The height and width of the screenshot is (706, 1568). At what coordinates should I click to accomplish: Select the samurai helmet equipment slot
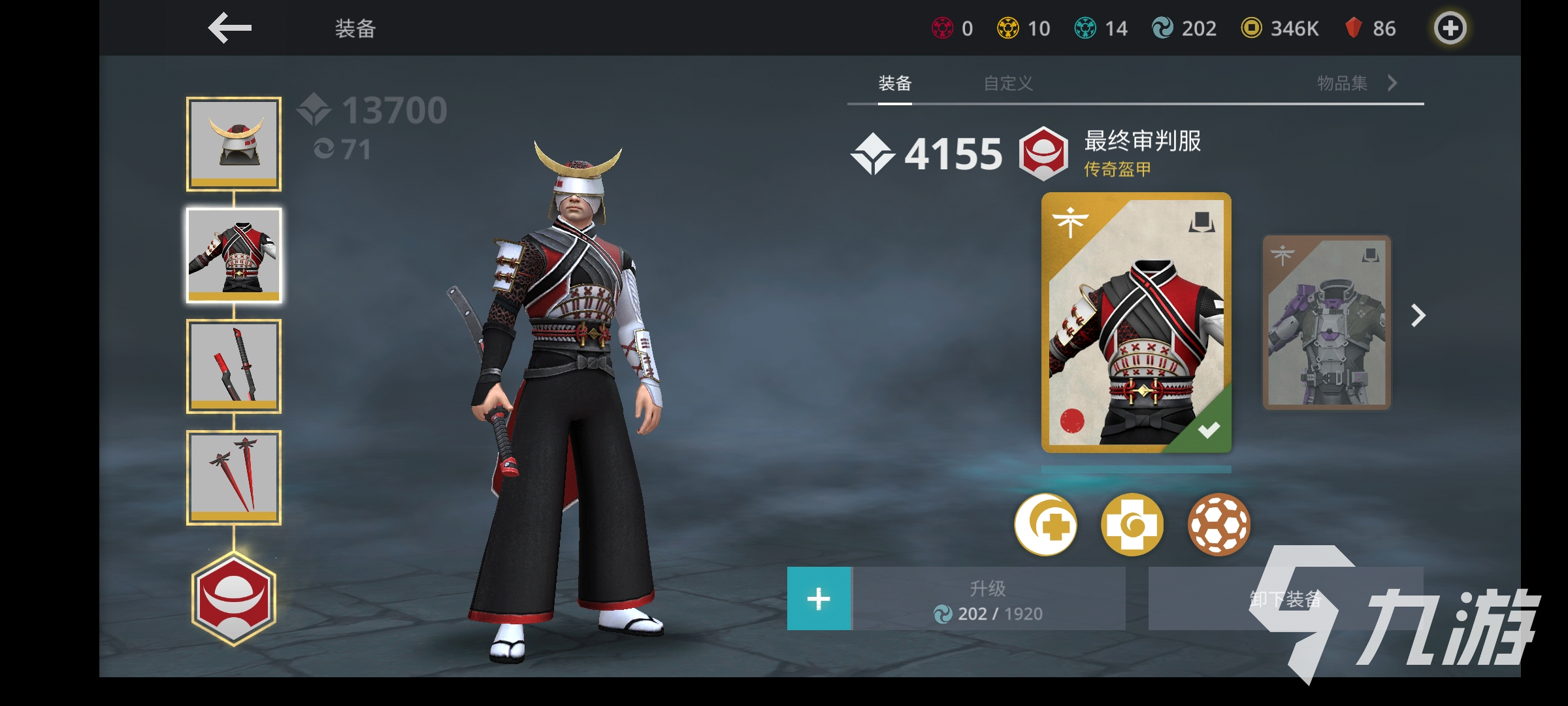[x=234, y=144]
